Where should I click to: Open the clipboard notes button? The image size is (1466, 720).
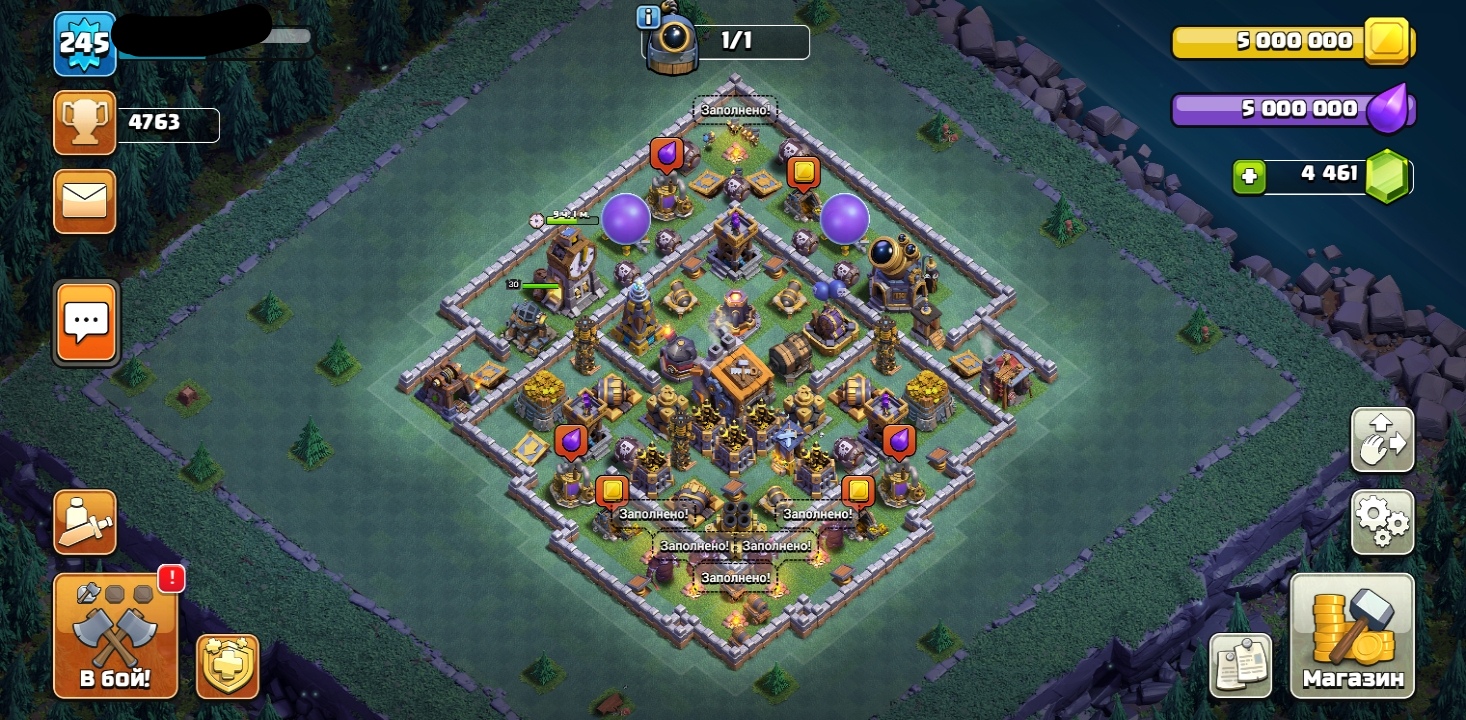pos(1240,664)
